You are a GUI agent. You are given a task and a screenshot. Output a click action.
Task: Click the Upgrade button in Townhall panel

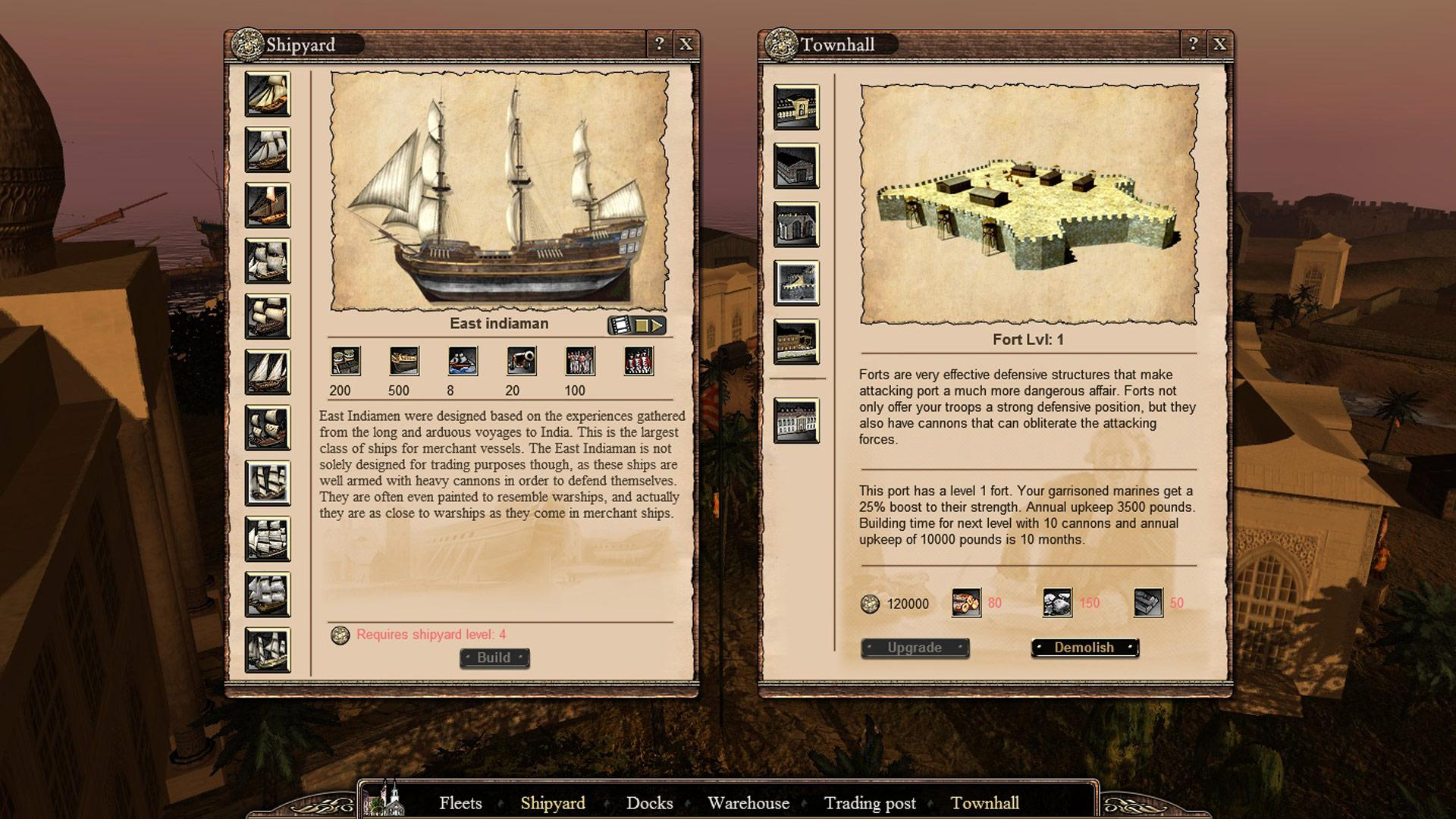914,647
